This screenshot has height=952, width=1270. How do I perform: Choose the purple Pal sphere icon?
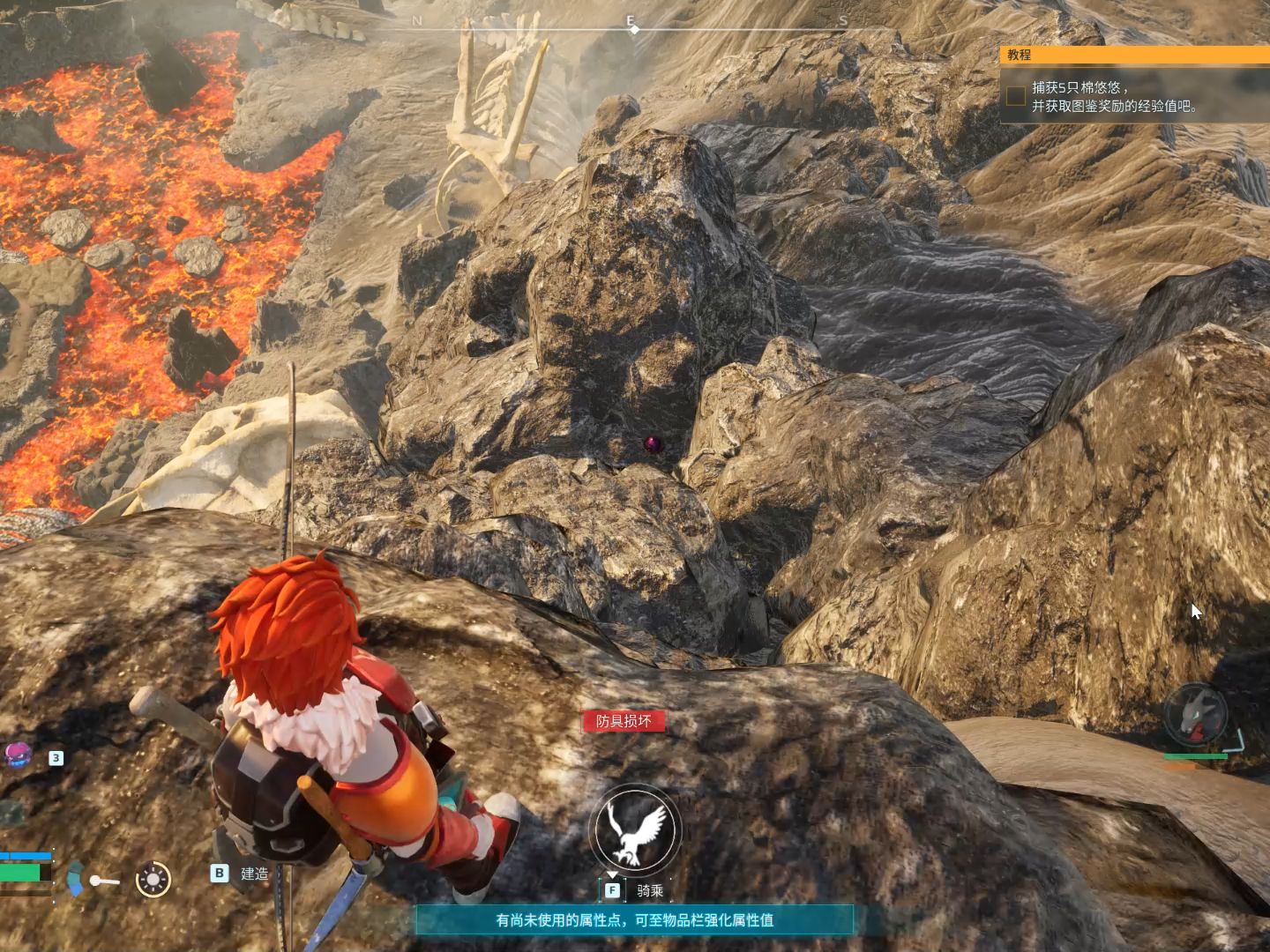18,755
